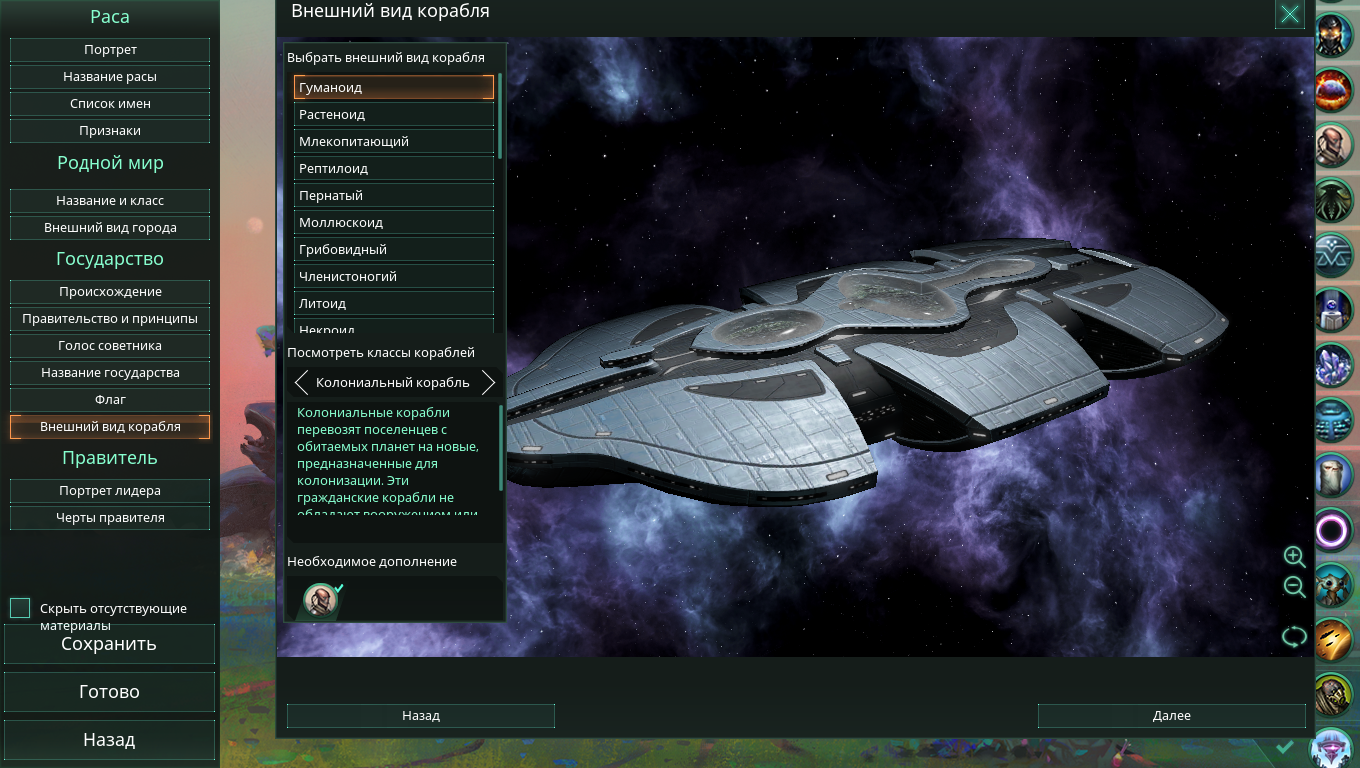Screen dimensions: 1360x768
Task: Open the Признаки traits section
Action: 110,131
